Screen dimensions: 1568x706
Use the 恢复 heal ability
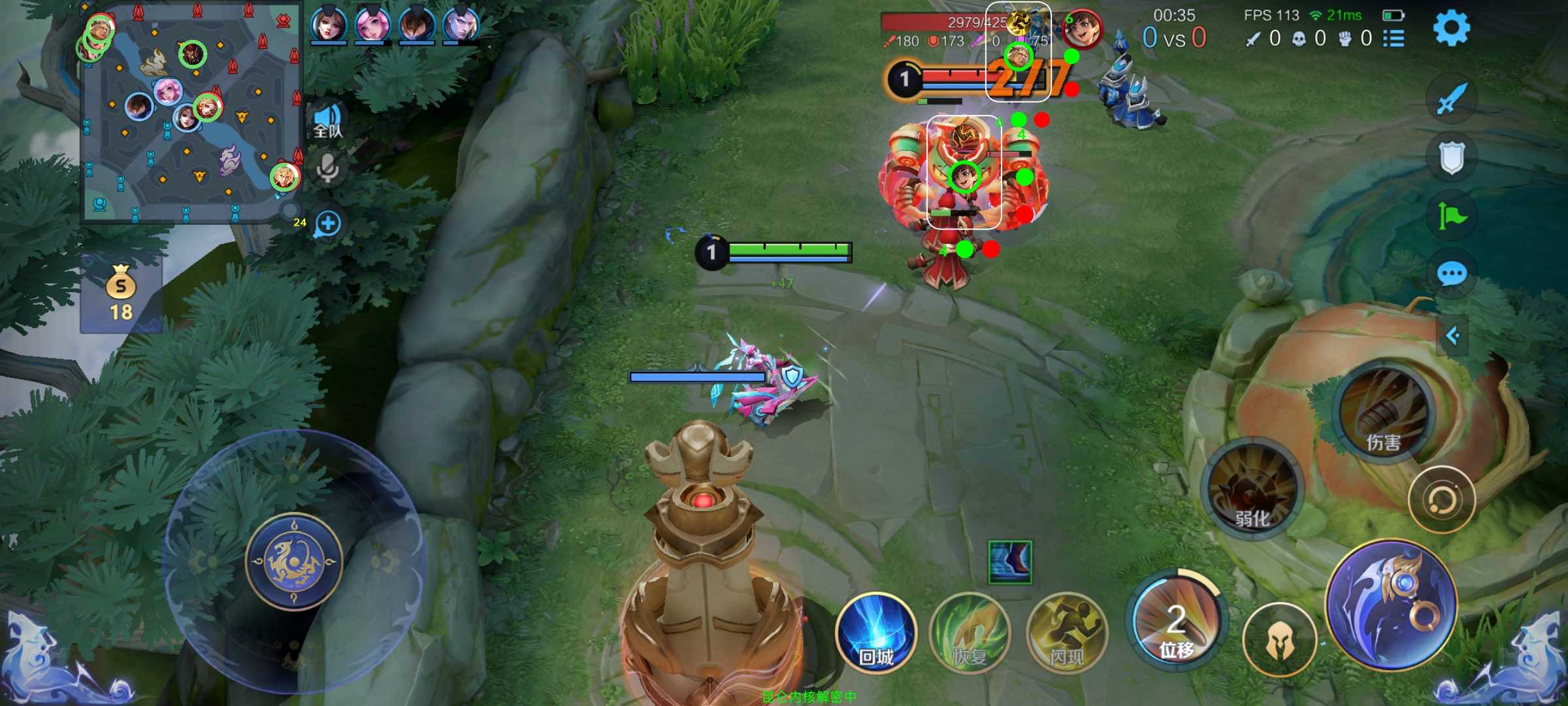point(970,633)
